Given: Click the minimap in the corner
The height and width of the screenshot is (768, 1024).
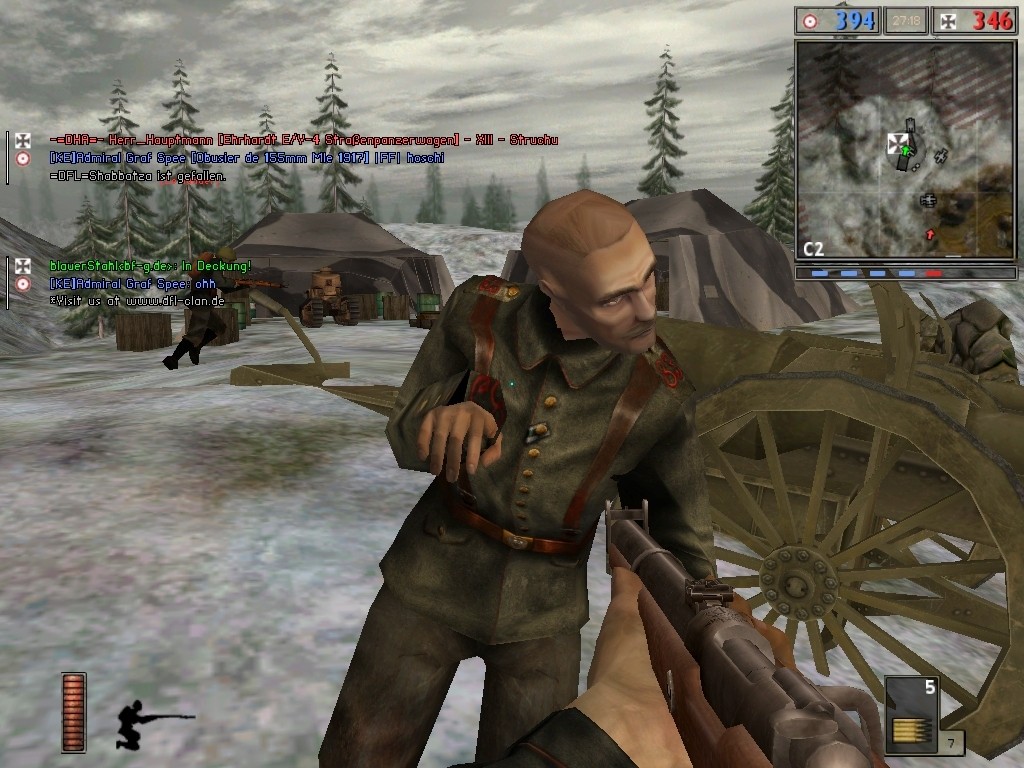Looking at the screenshot, I should (x=905, y=150).
